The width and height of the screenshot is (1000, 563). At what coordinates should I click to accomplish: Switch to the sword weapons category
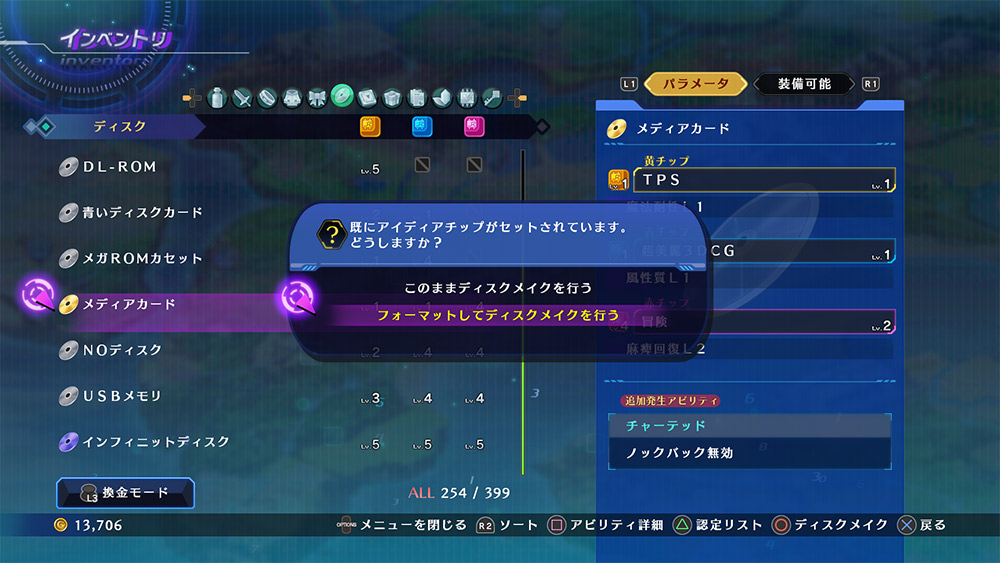242,97
